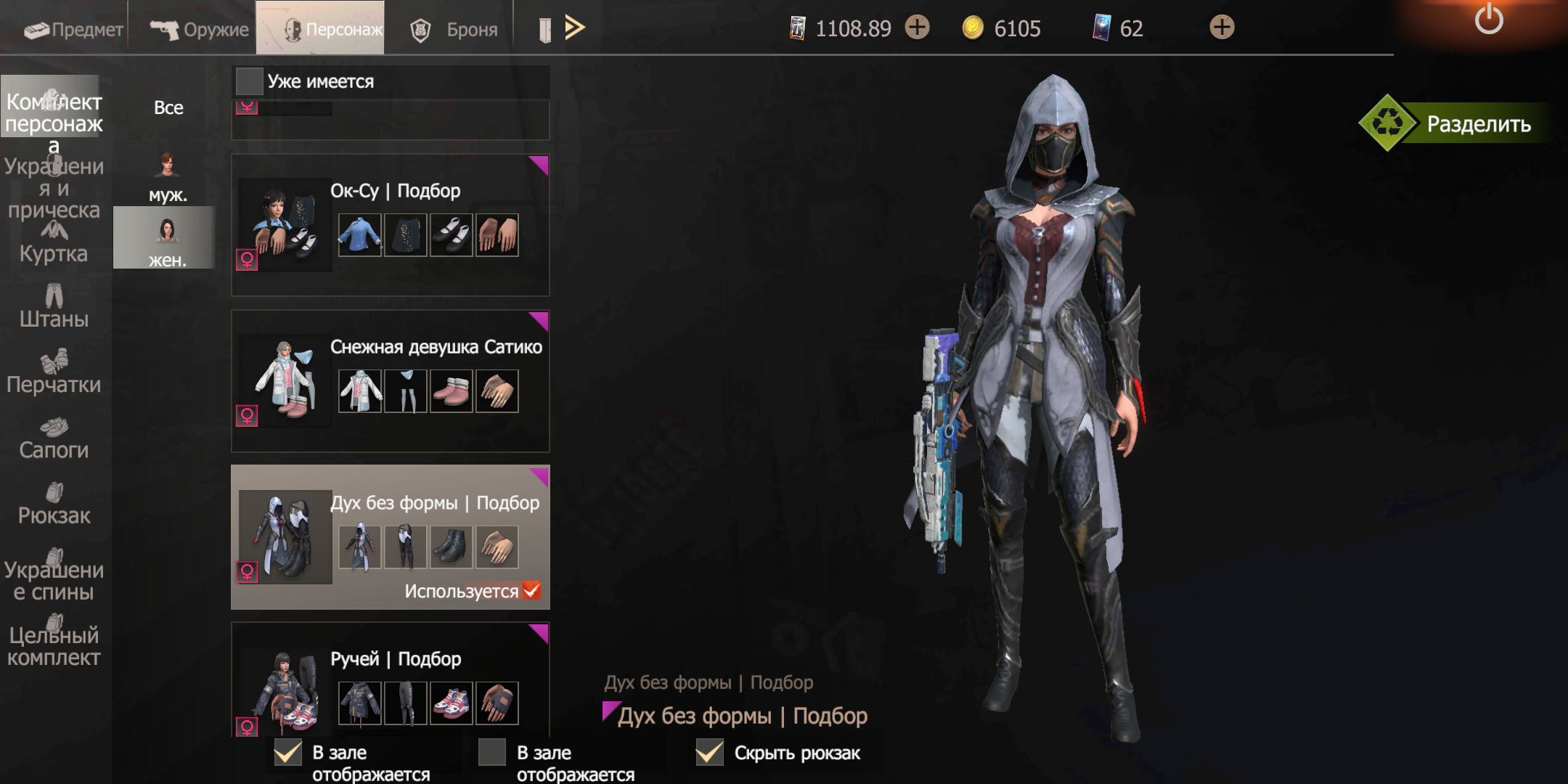Switch to the Предмет tab
Viewport: 1568px width, 784px height.
coord(73,29)
